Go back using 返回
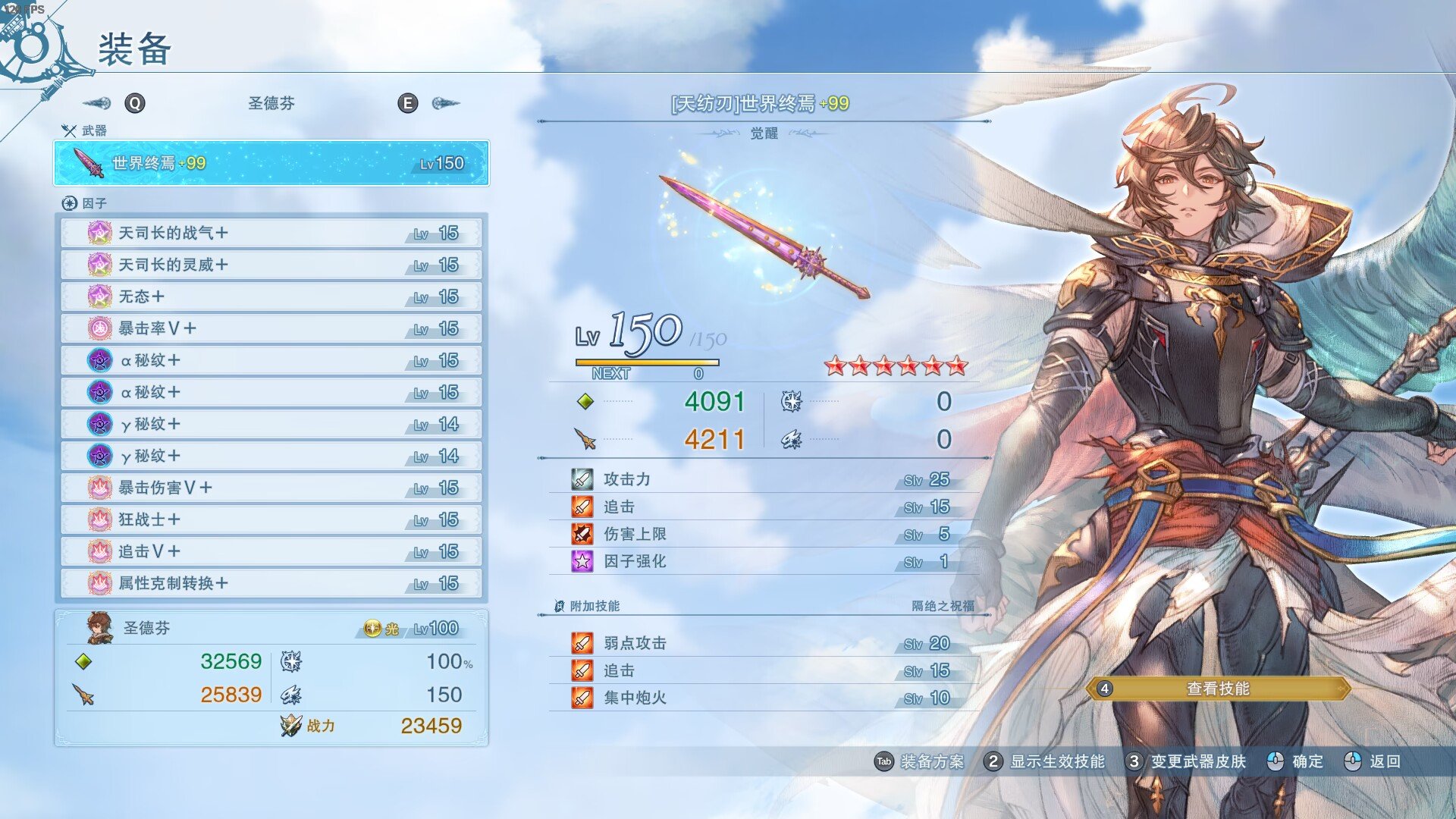The height and width of the screenshot is (819, 1456). [x=1373, y=761]
